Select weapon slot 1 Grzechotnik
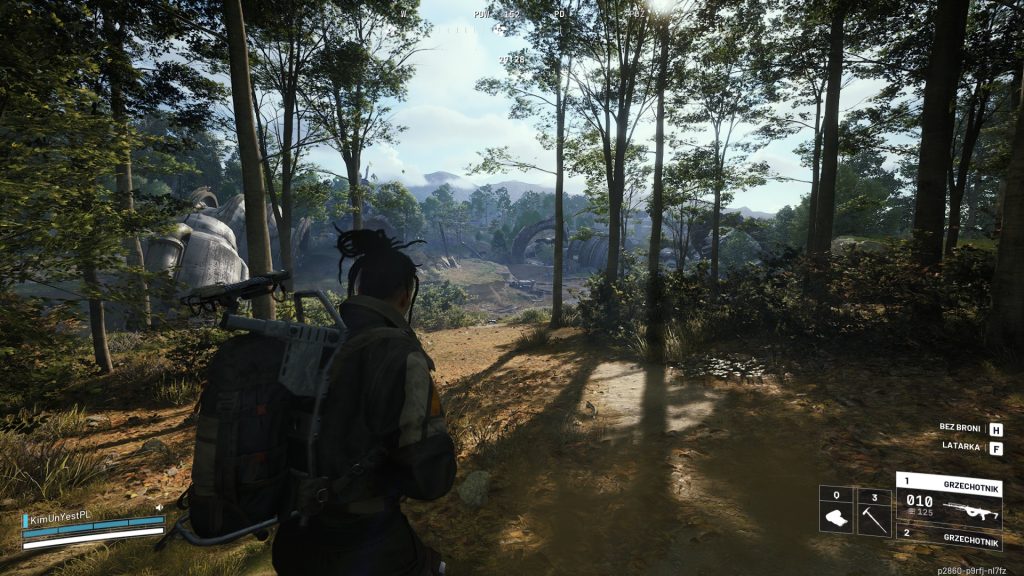The image size is (1024, 576). [948, 499]
